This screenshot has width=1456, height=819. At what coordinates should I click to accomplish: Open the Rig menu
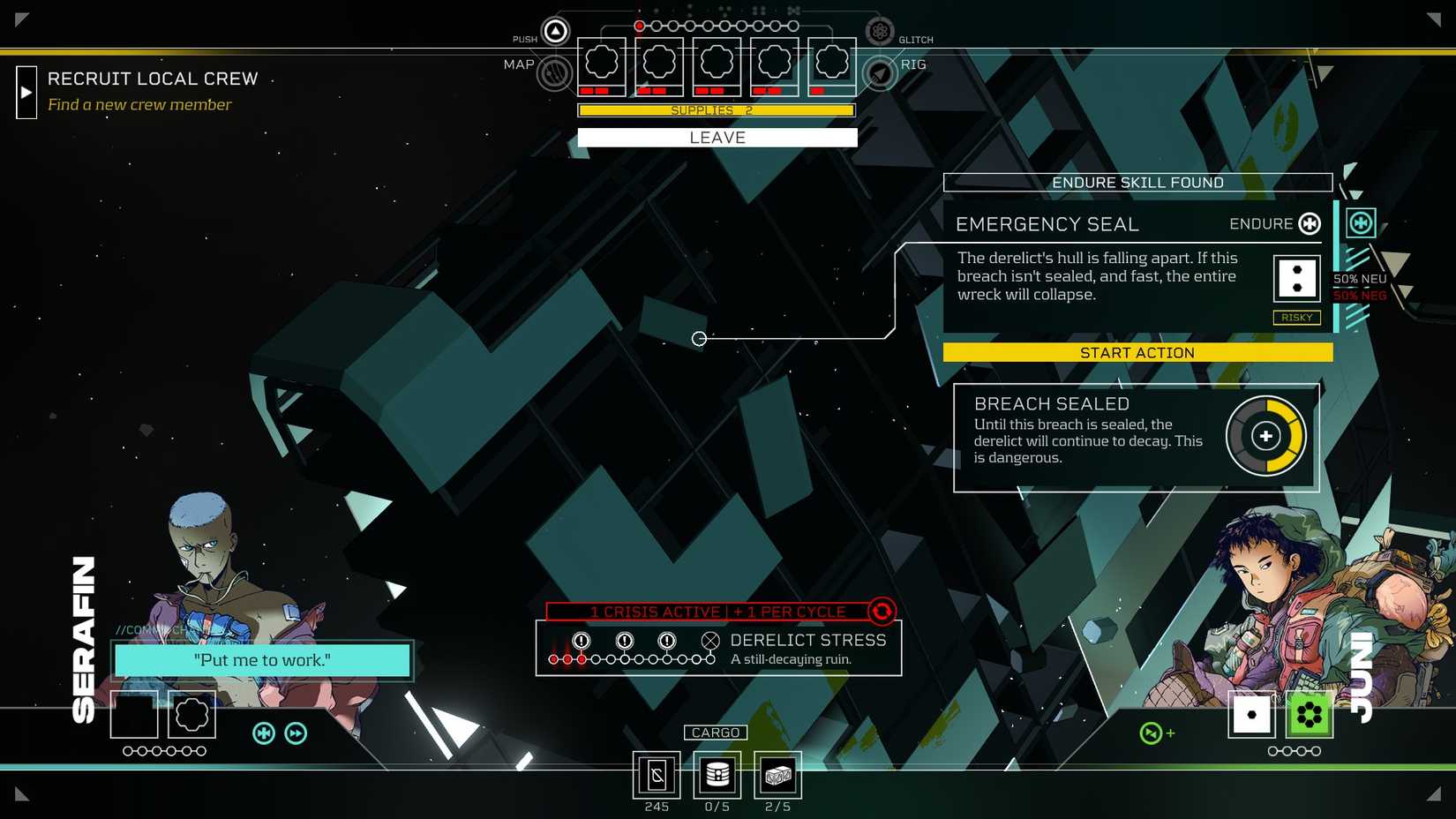pyautogui.click(x=880, y=73)
